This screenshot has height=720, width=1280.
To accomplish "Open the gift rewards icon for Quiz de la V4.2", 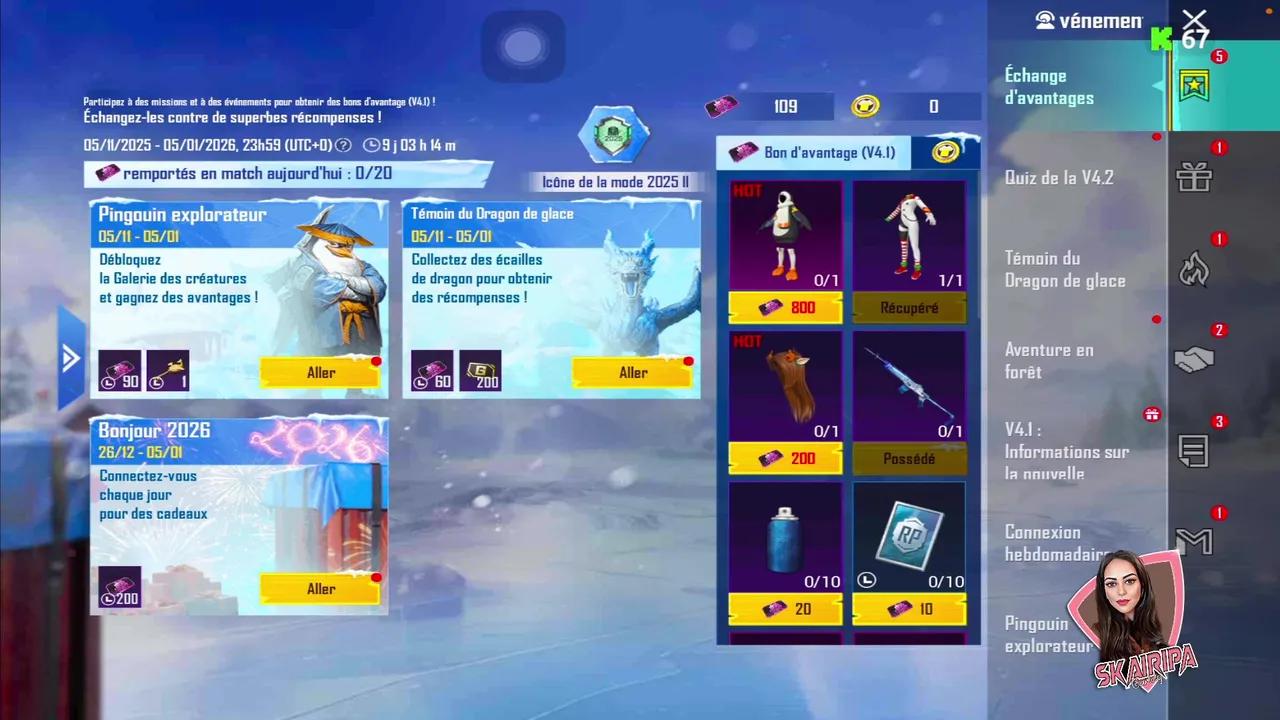I will coord(1194,178).
